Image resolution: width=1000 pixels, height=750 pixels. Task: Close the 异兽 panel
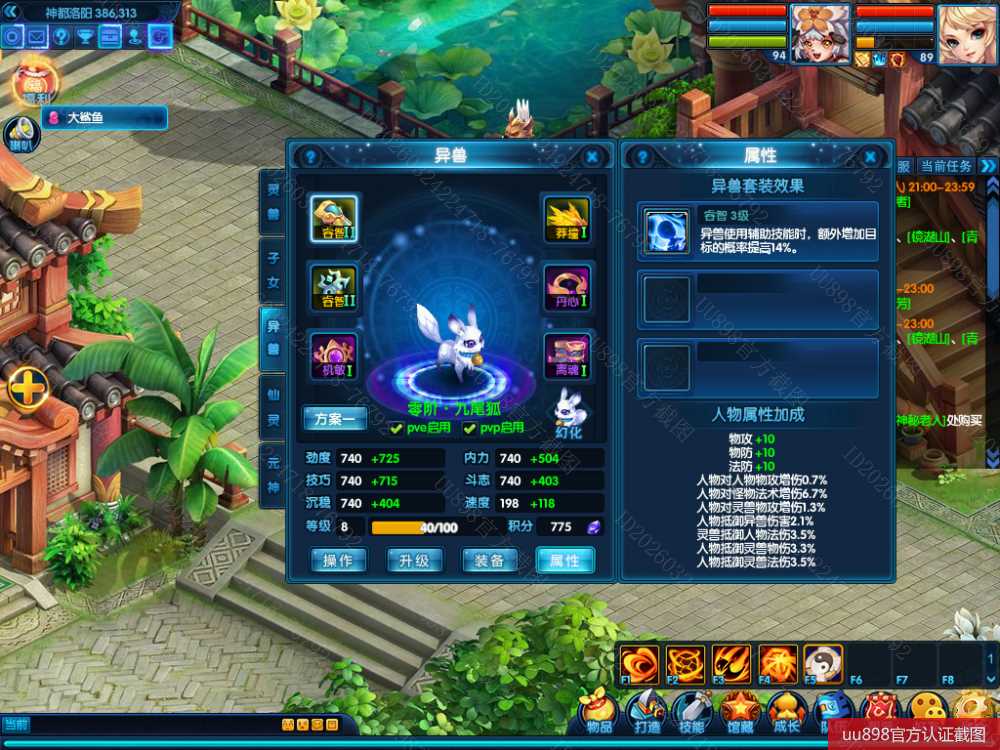click(x=592, y=157)
